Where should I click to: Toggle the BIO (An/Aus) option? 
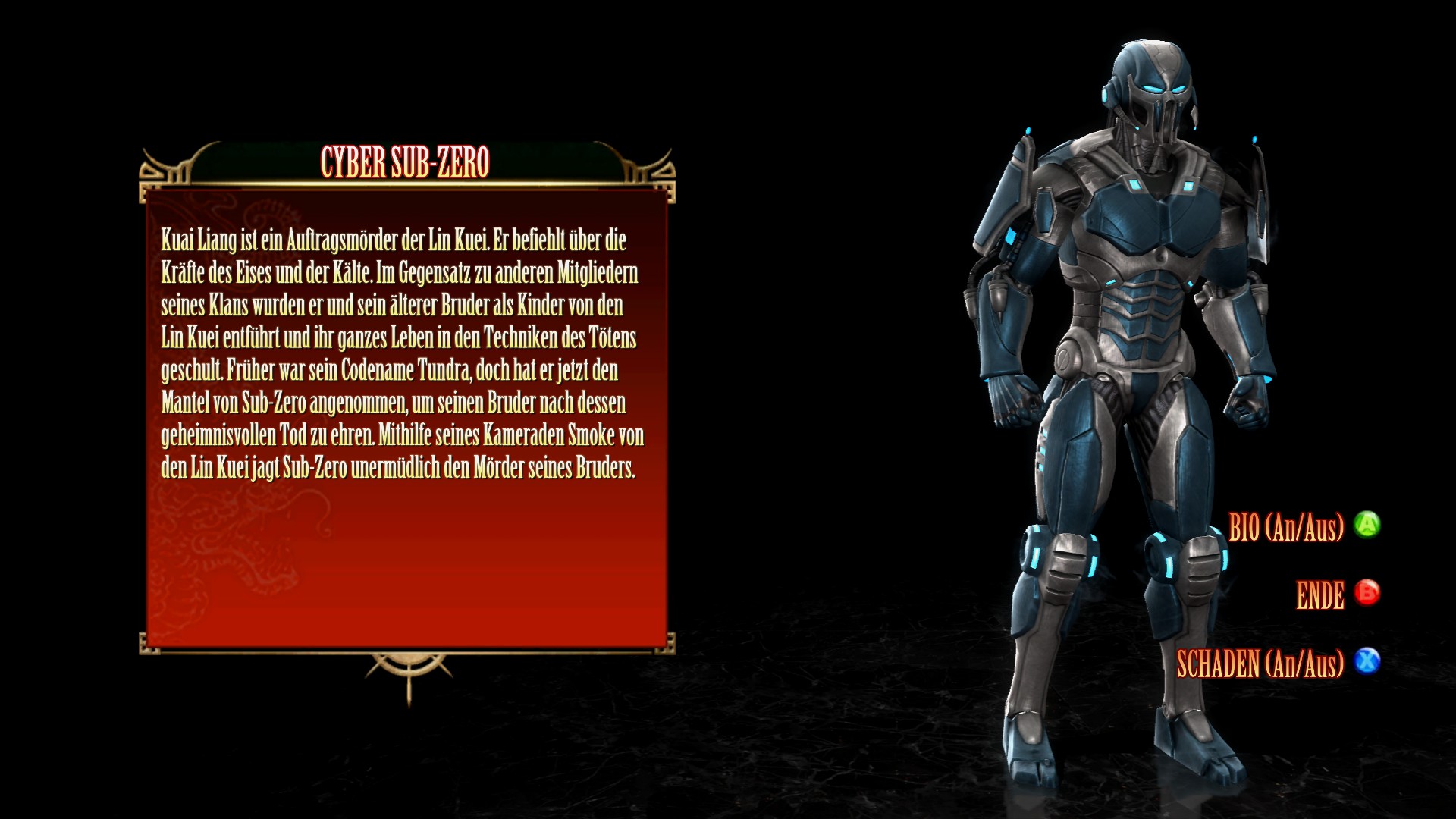coord(1286,527)
